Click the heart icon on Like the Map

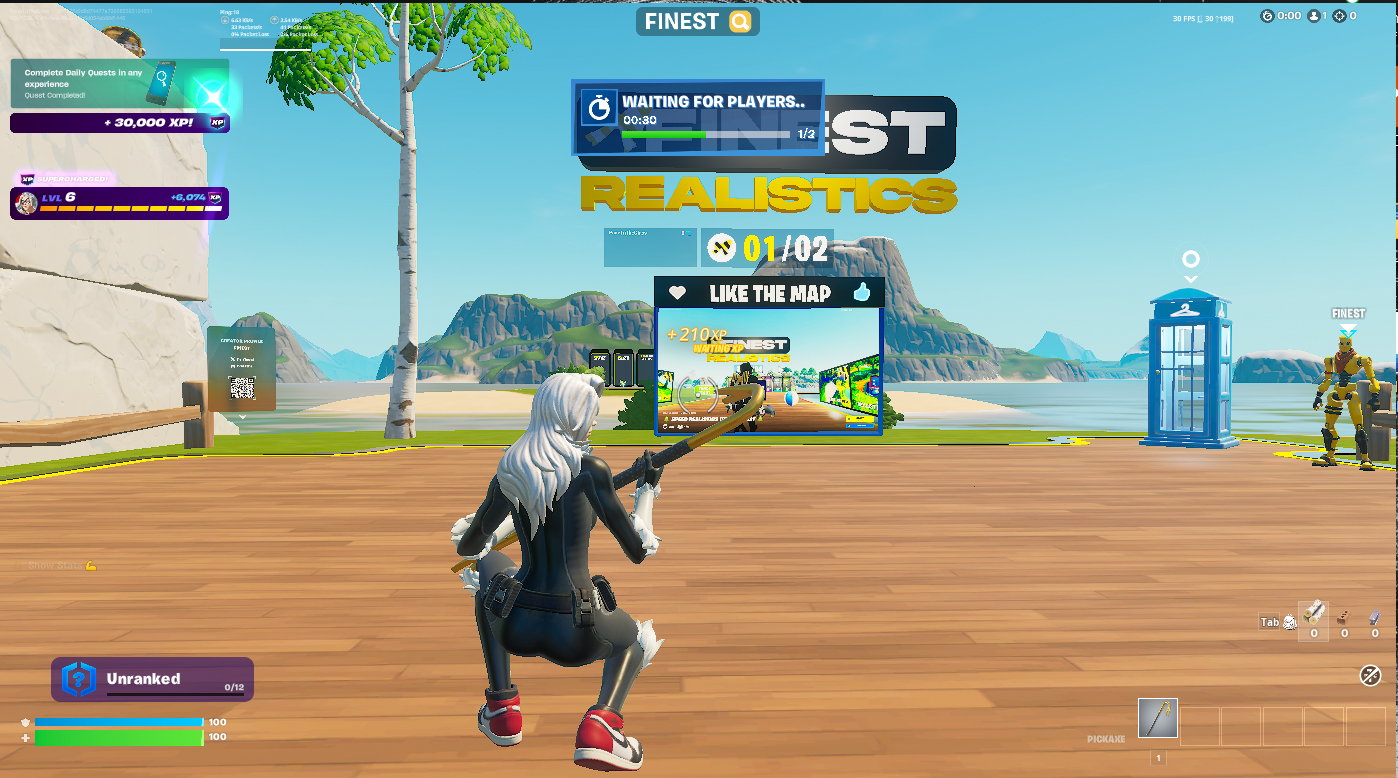pos(677,293)
